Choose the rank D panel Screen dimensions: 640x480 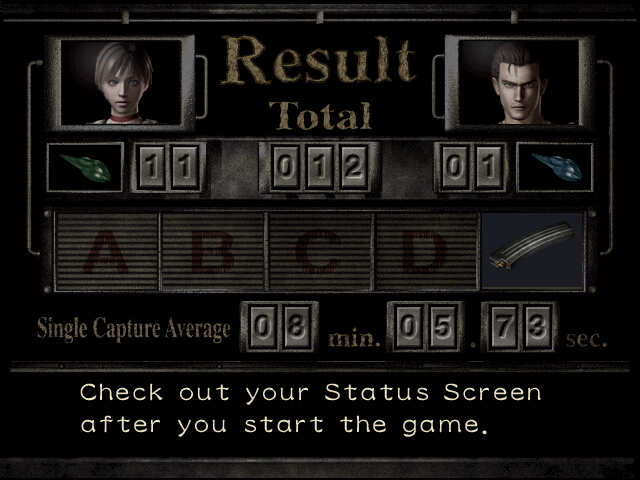[x=425, y=251]
